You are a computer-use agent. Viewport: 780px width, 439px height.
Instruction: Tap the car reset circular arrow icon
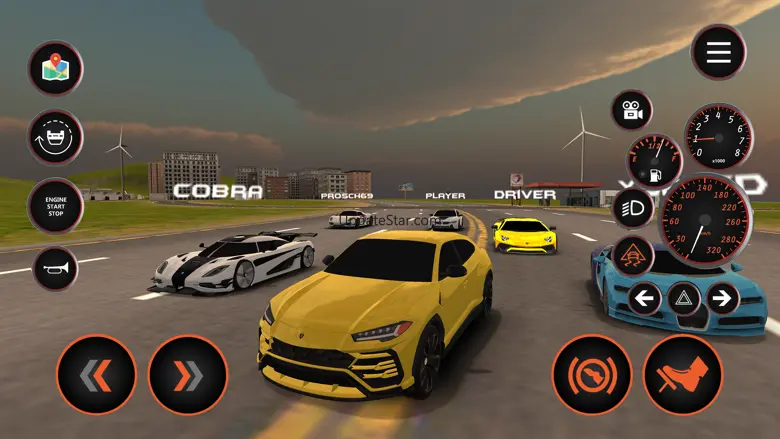55,137
